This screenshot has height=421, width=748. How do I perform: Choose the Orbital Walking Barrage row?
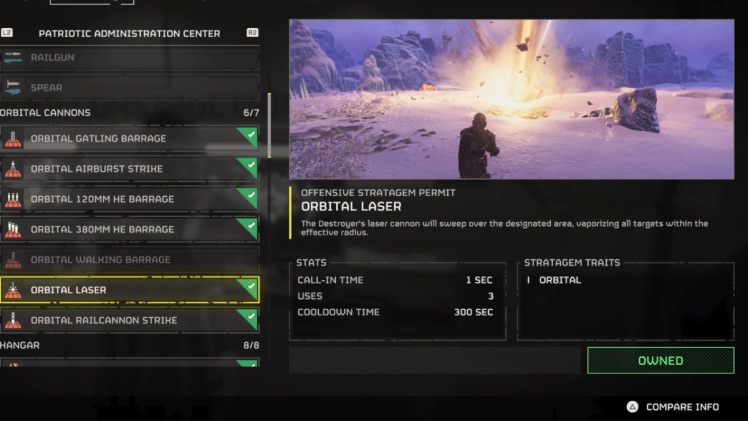pos(130,260)
